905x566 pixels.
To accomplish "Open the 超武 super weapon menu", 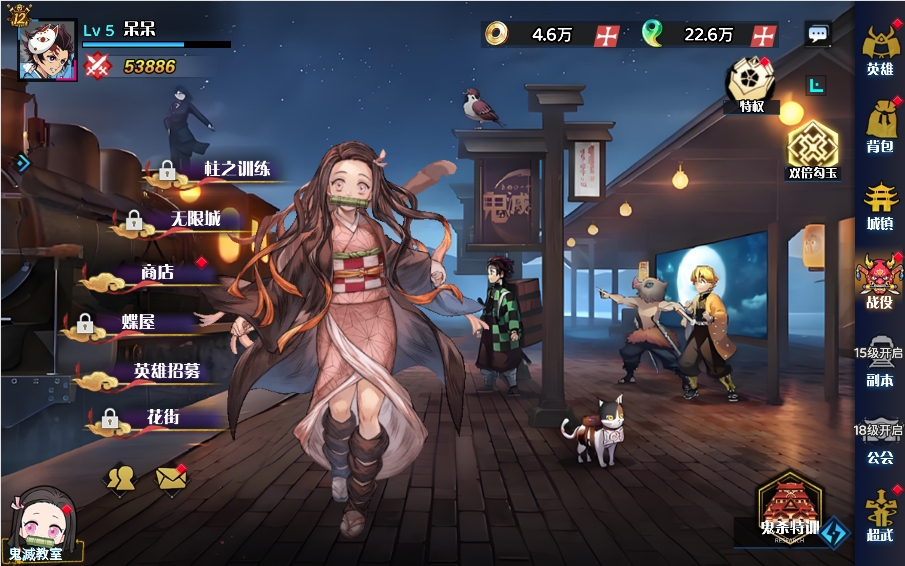I will [879, 515].
